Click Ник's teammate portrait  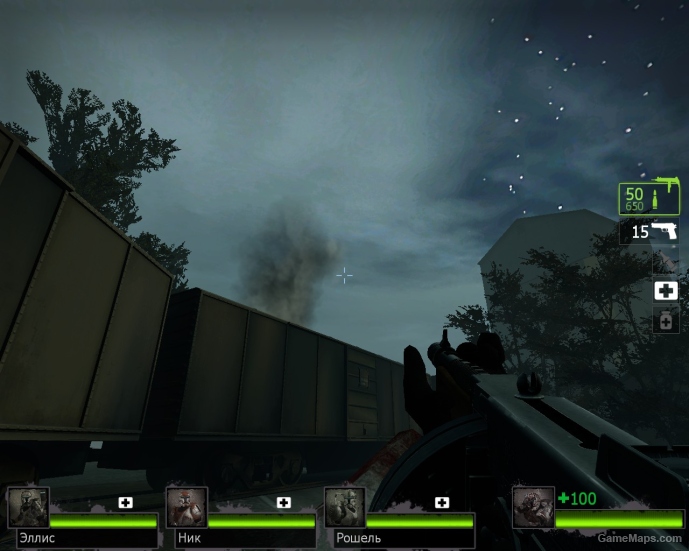point(187,507)
